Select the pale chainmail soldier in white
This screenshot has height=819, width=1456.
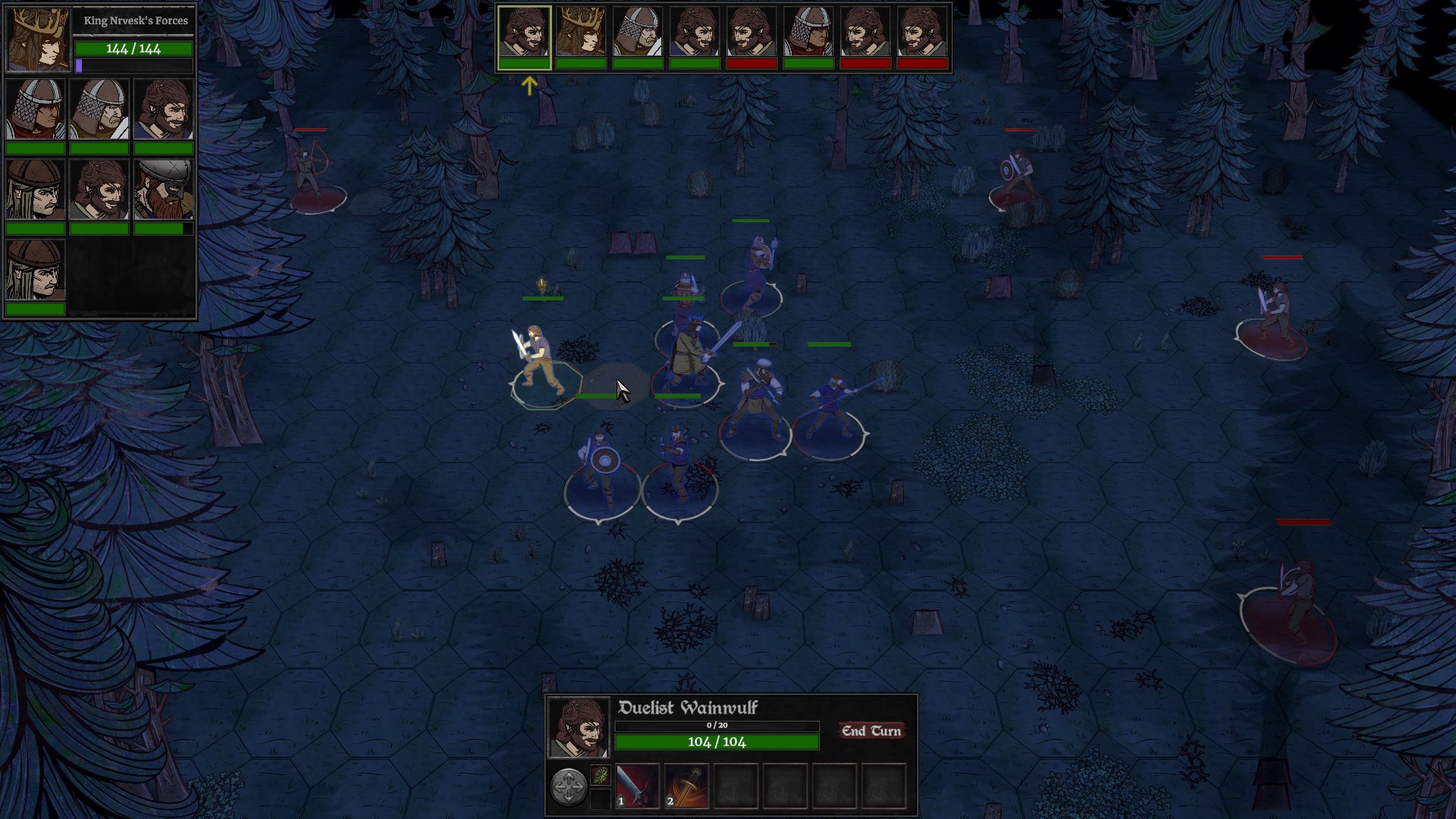pos(99,109)
